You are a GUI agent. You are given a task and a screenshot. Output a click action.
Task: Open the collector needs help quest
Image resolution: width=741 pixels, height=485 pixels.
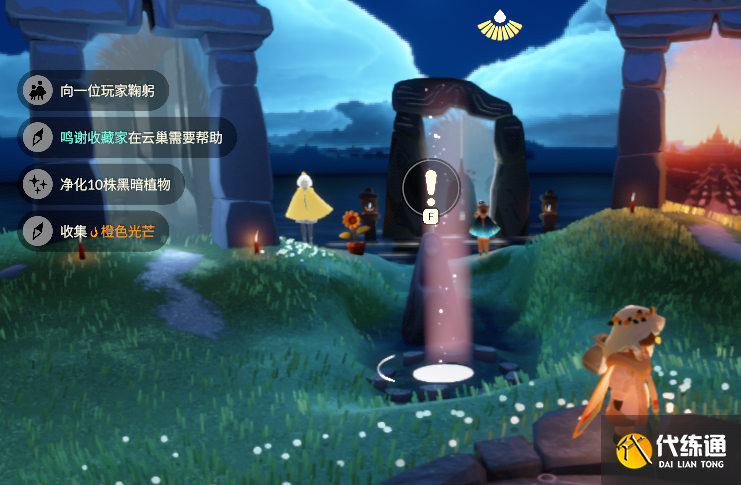(x=128, y=137)
